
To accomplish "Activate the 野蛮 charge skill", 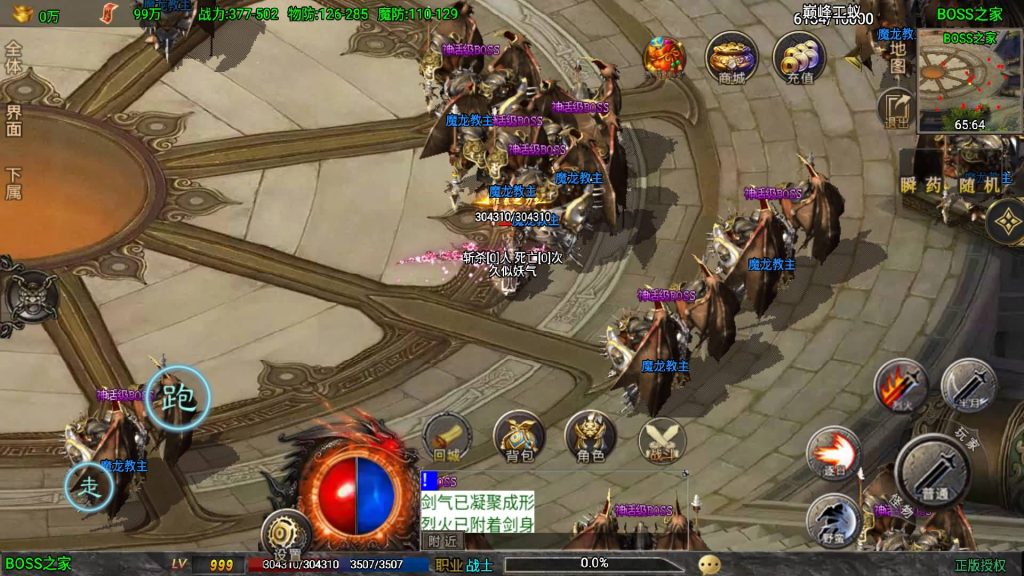I will tap(834, 519).
